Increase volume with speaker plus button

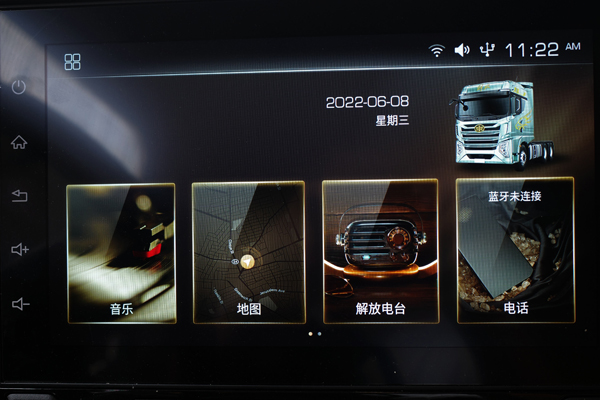[20, 250]
